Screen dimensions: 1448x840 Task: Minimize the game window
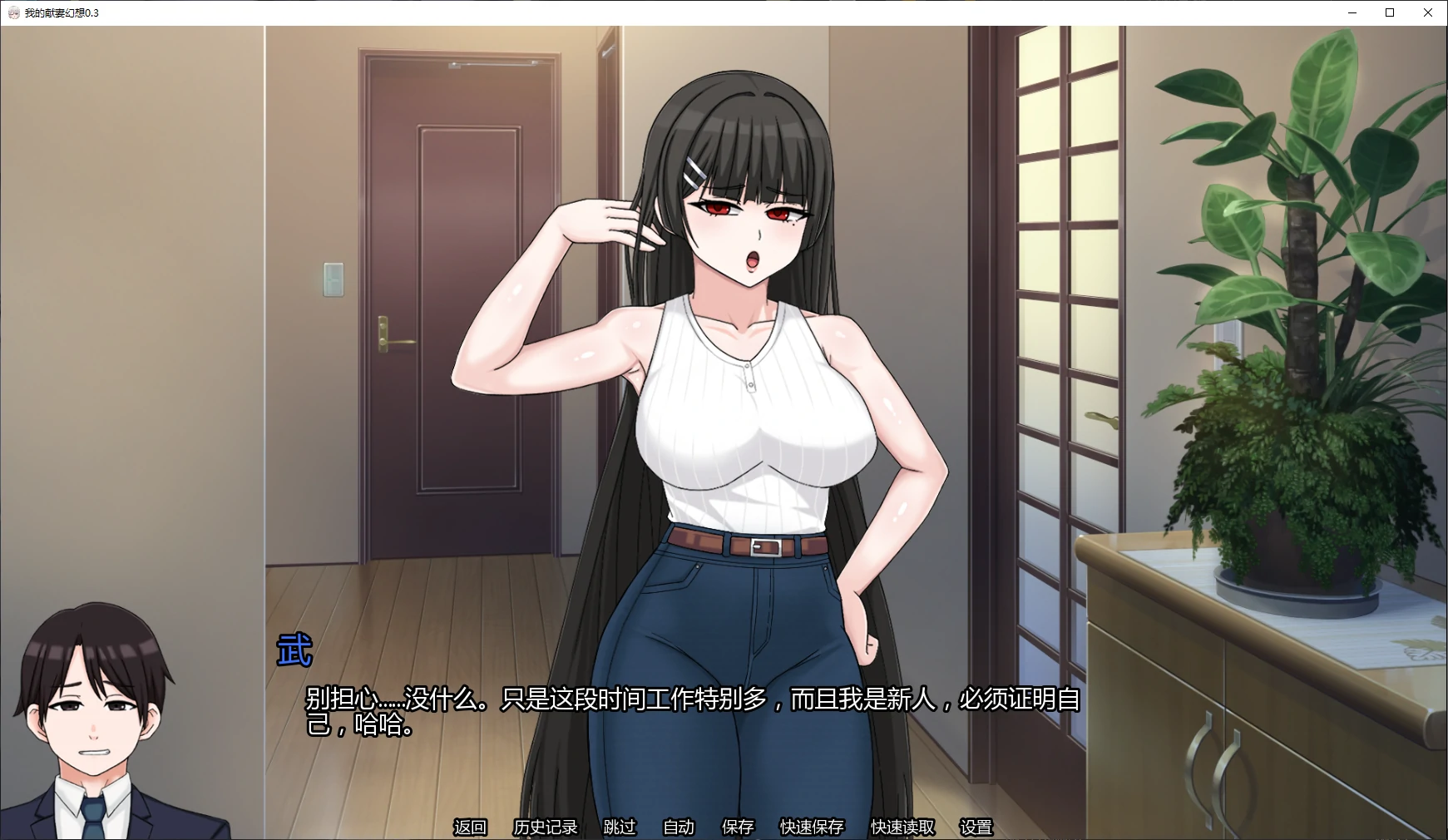pyautogui.click(x=1352, y=12)
